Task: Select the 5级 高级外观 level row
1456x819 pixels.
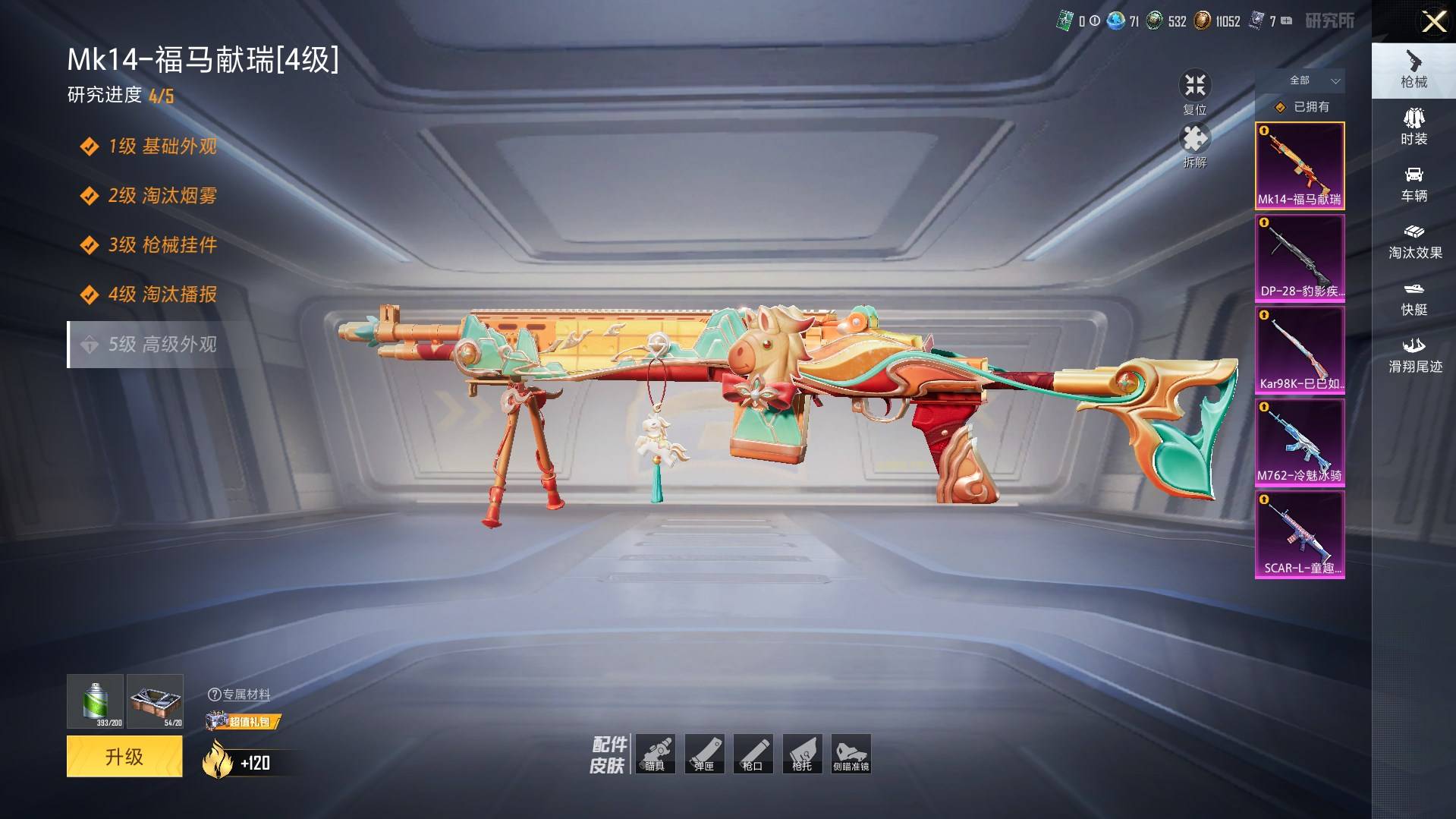Action: click(x=162, y=345)
